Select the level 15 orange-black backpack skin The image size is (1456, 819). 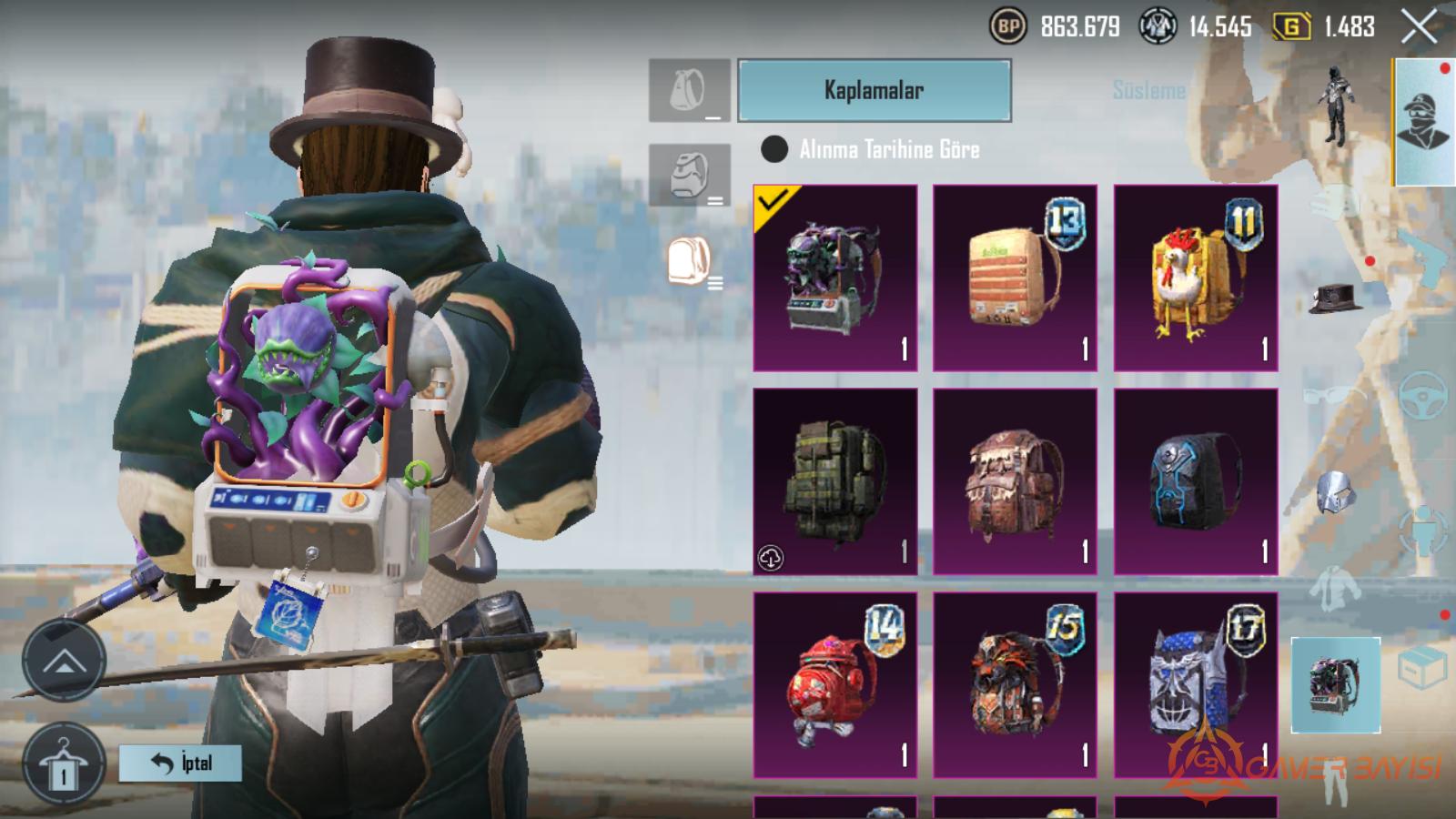pos(1015,684)
